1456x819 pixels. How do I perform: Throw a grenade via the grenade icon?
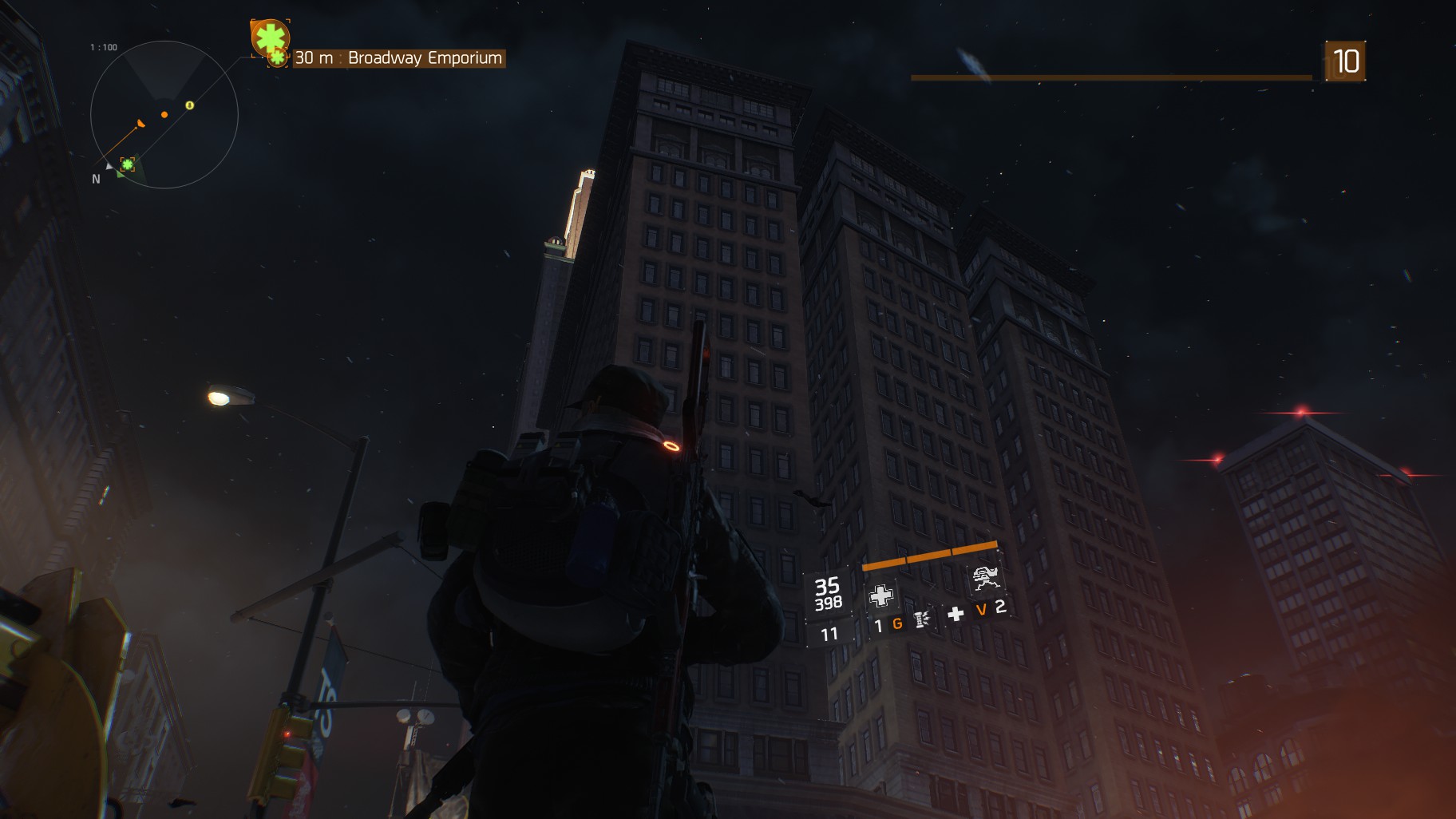click(x=921, y=619)
